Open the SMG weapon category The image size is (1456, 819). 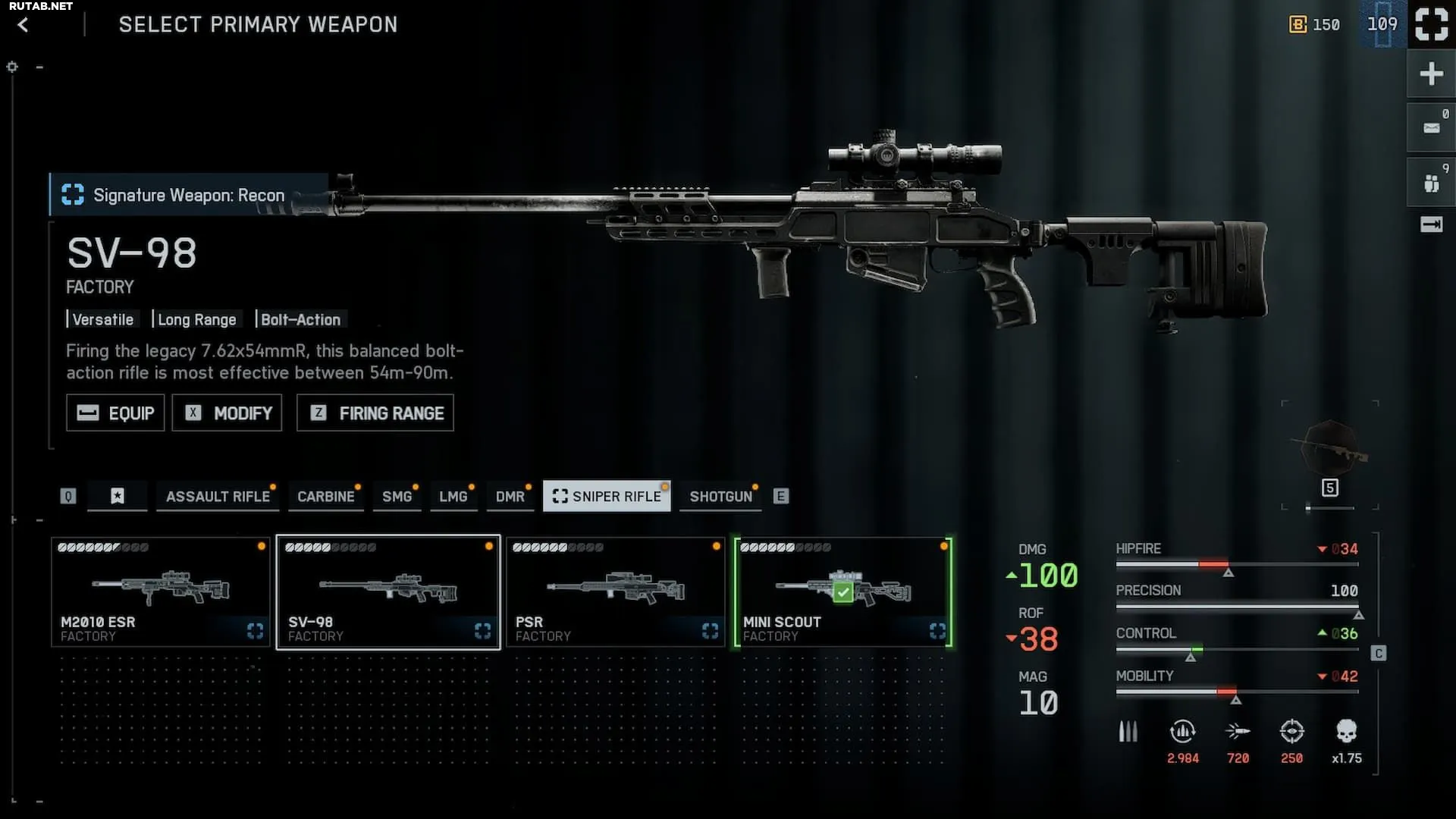397,497
